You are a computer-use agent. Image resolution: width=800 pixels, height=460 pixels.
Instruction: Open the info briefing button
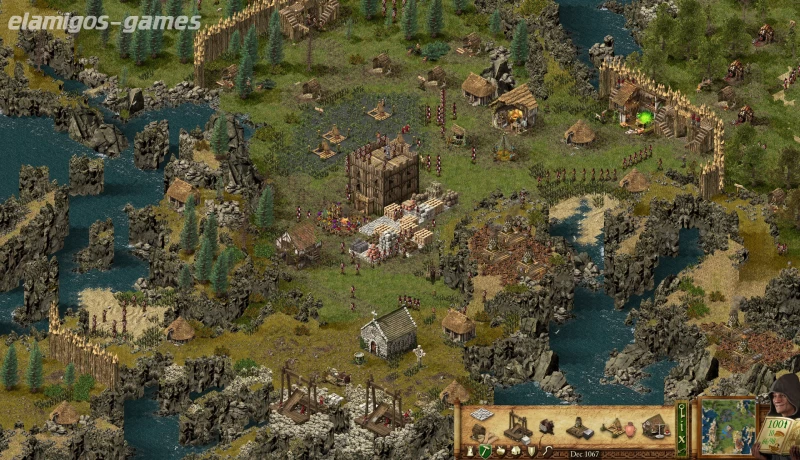tap(682, 426)
